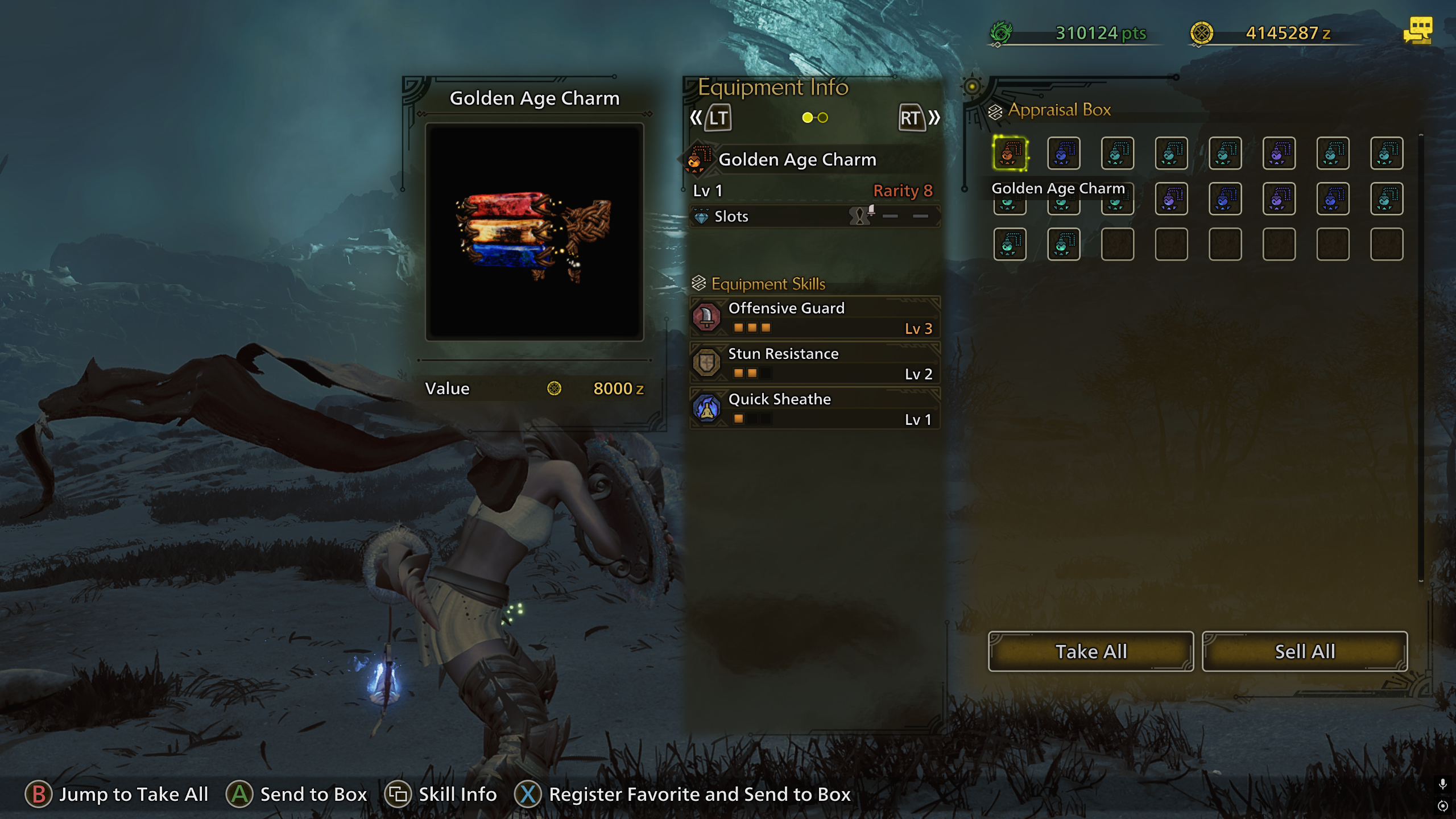Click the Golden Age Charm preview image
Viewport: 1456px width, 819px height.
click(535, 232)
